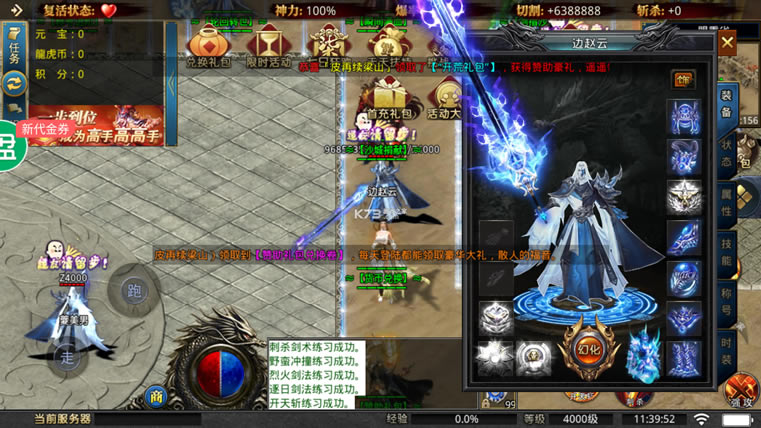Viewport: 761px width, 428px height.
Task: Open the 任务 quest tab
Action: [14, 47]
